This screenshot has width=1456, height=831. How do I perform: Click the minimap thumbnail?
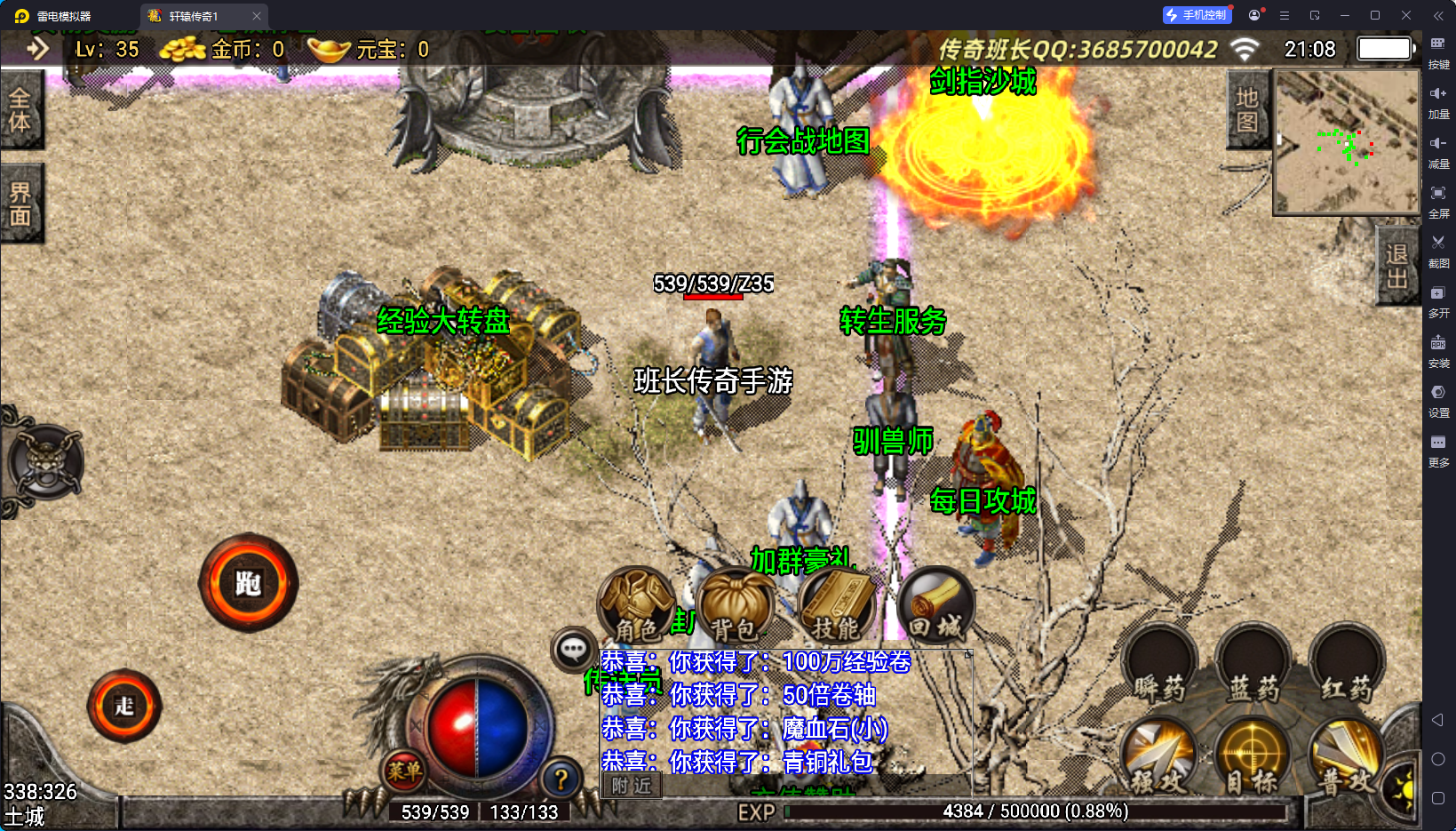[1346, 142]
